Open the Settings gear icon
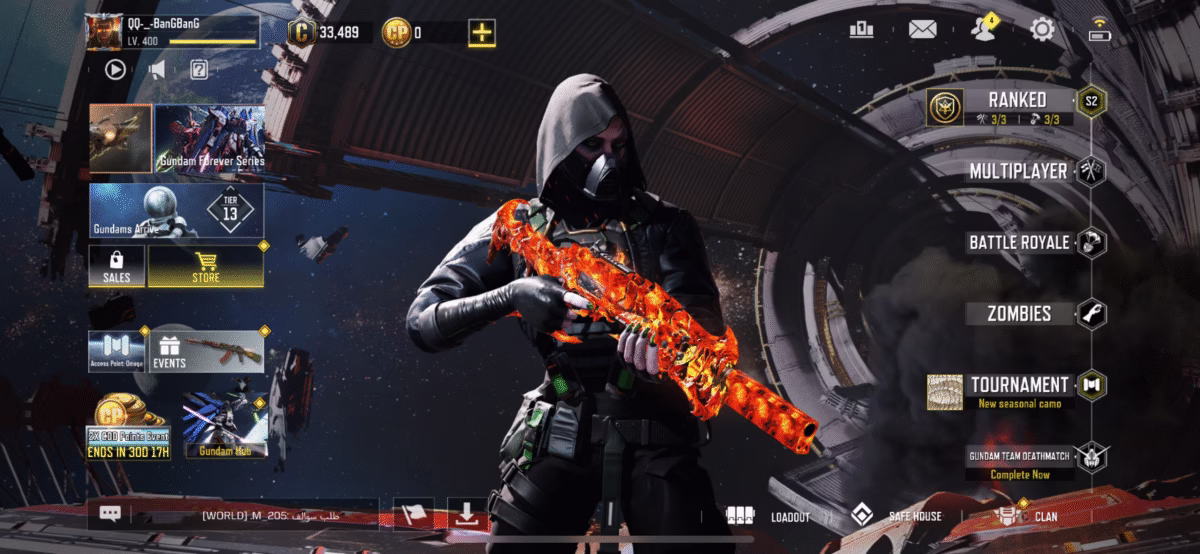 tap(1042, 29)
